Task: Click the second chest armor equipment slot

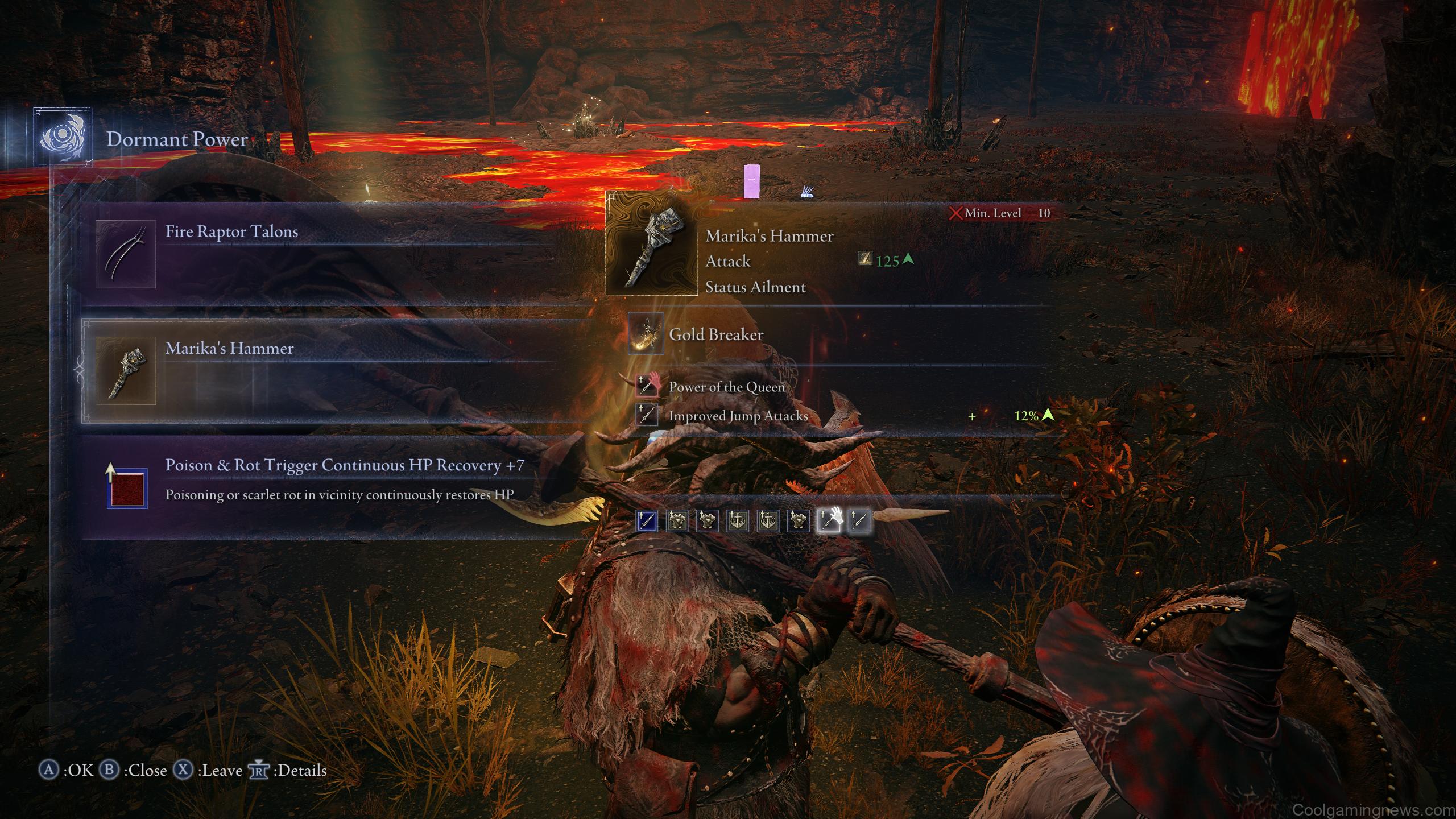Action: [707, 522]
